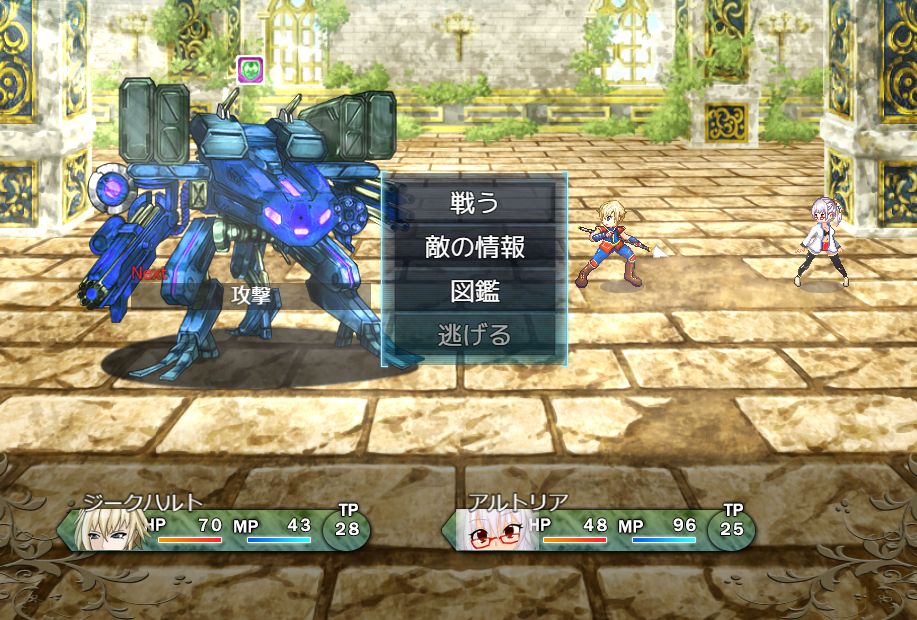Select 戦う to start fighting
This screenshot has height=620, width=917.
(474, 203)
